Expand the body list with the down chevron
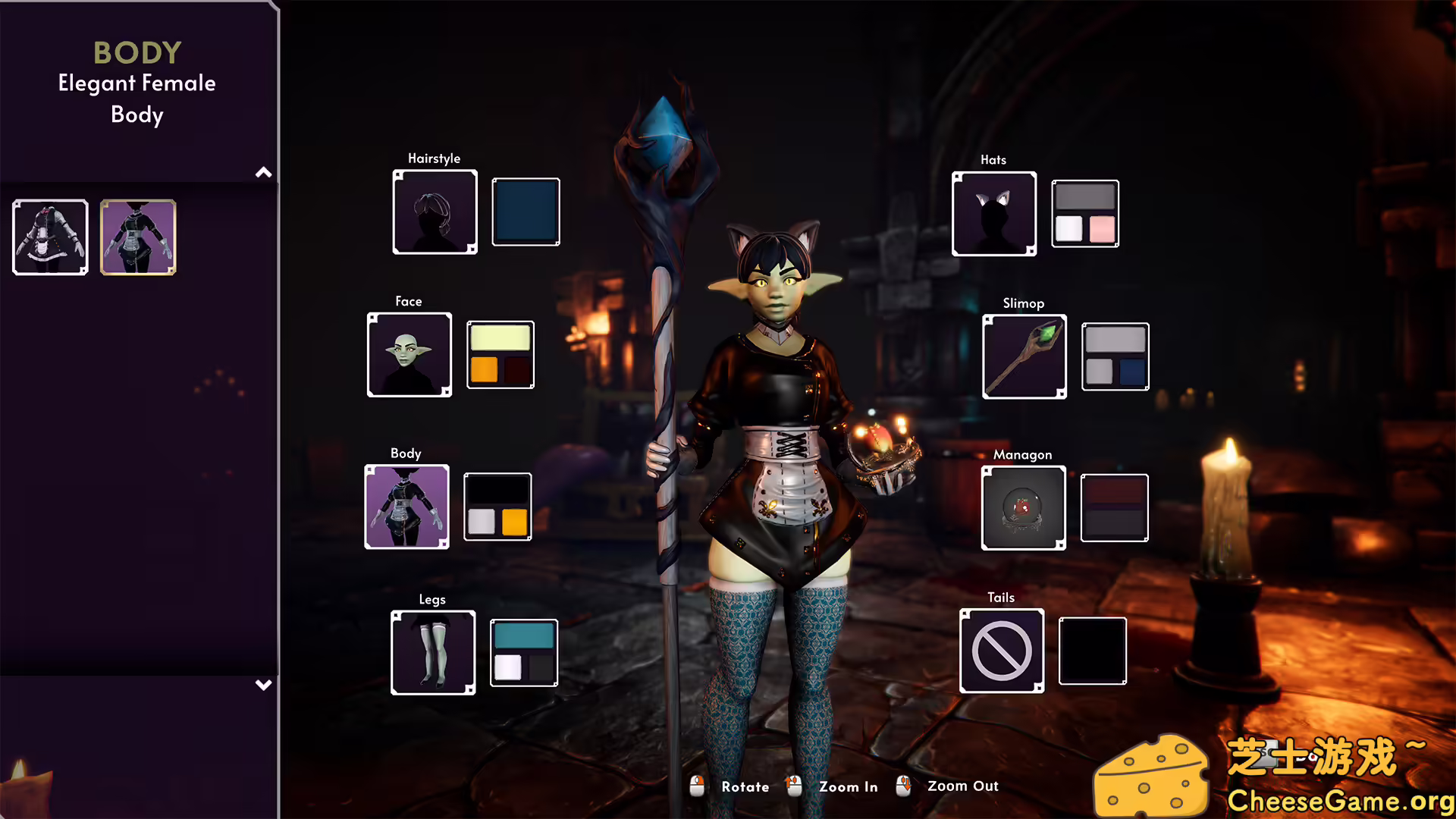The width and height of the screenshot is (1456, 819). click(x=263, y=685)
